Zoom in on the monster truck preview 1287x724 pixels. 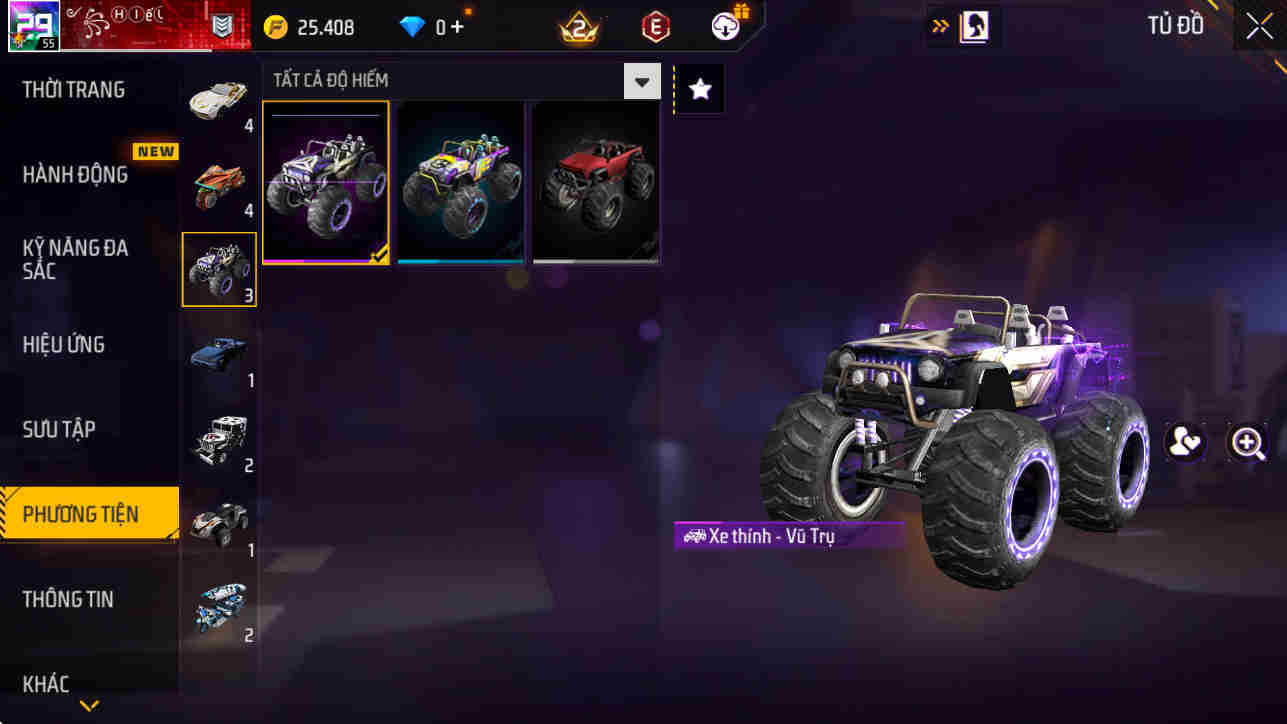pos(1248,442)
